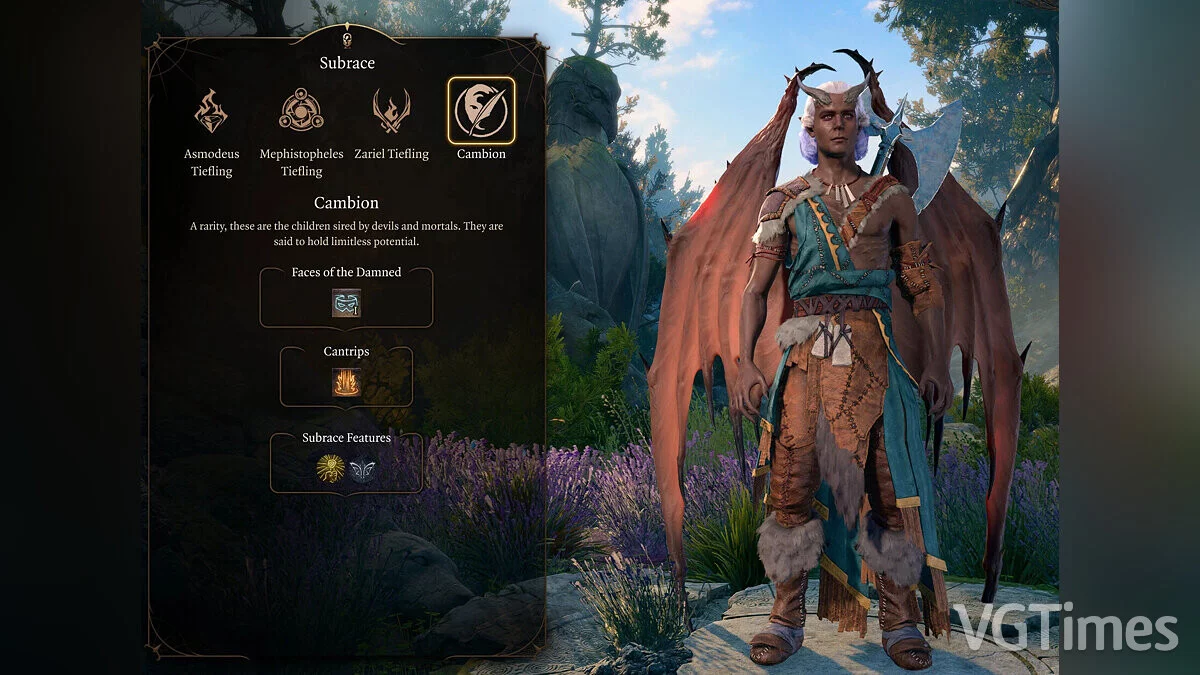The width and height of the screenshot is (1200, 675).
Task: Inspect the flame cantrip icon
Action: pyautogui.click(x=346, y=382)
